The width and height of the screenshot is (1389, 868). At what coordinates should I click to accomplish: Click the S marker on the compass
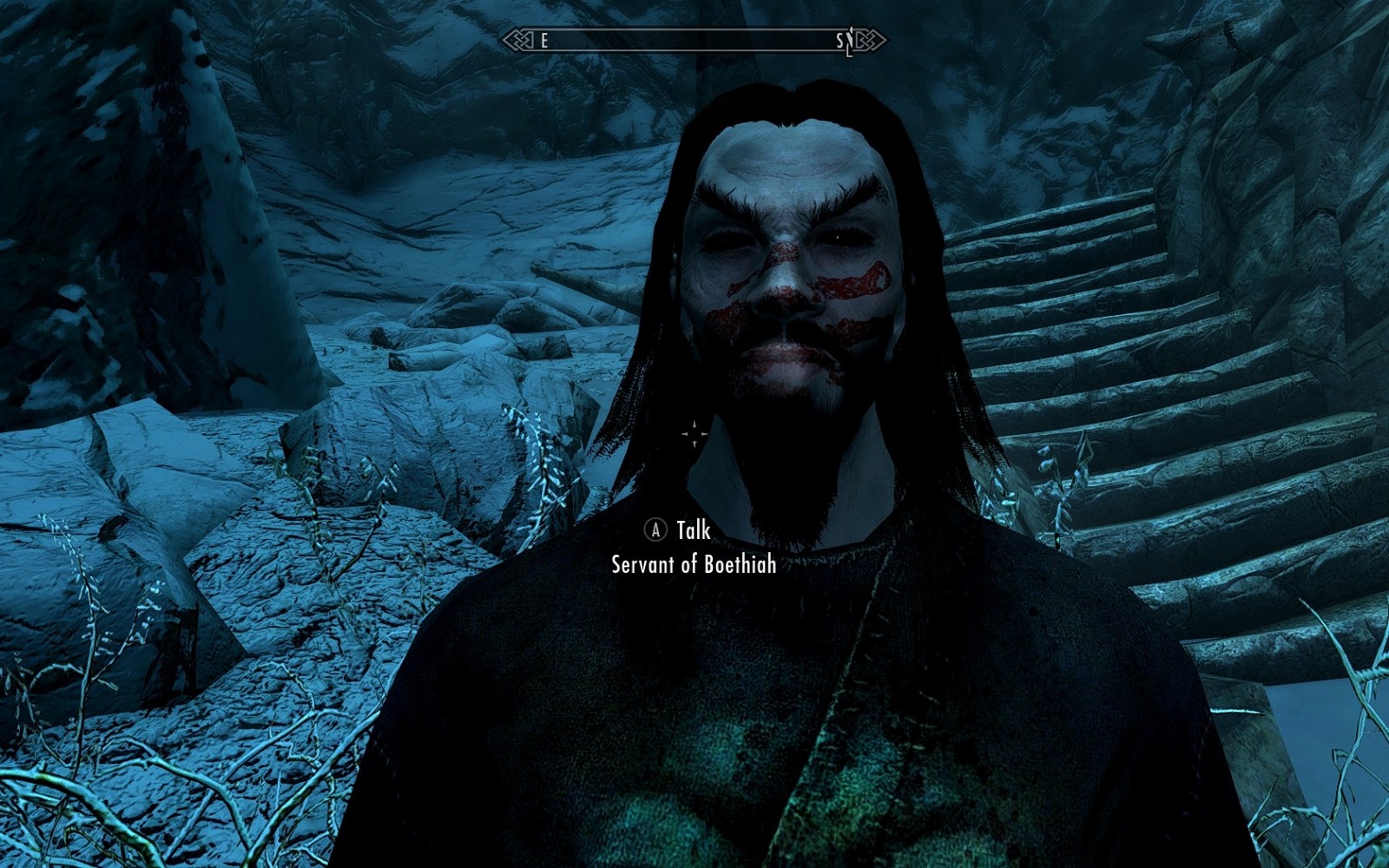point(838,40)
